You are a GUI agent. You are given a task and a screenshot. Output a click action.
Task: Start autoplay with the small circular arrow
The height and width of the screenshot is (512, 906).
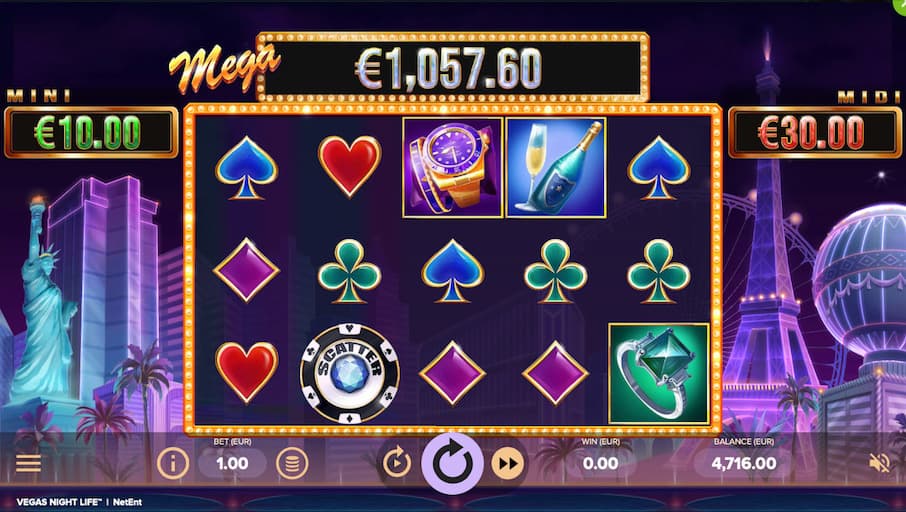(x=397, y=463)
